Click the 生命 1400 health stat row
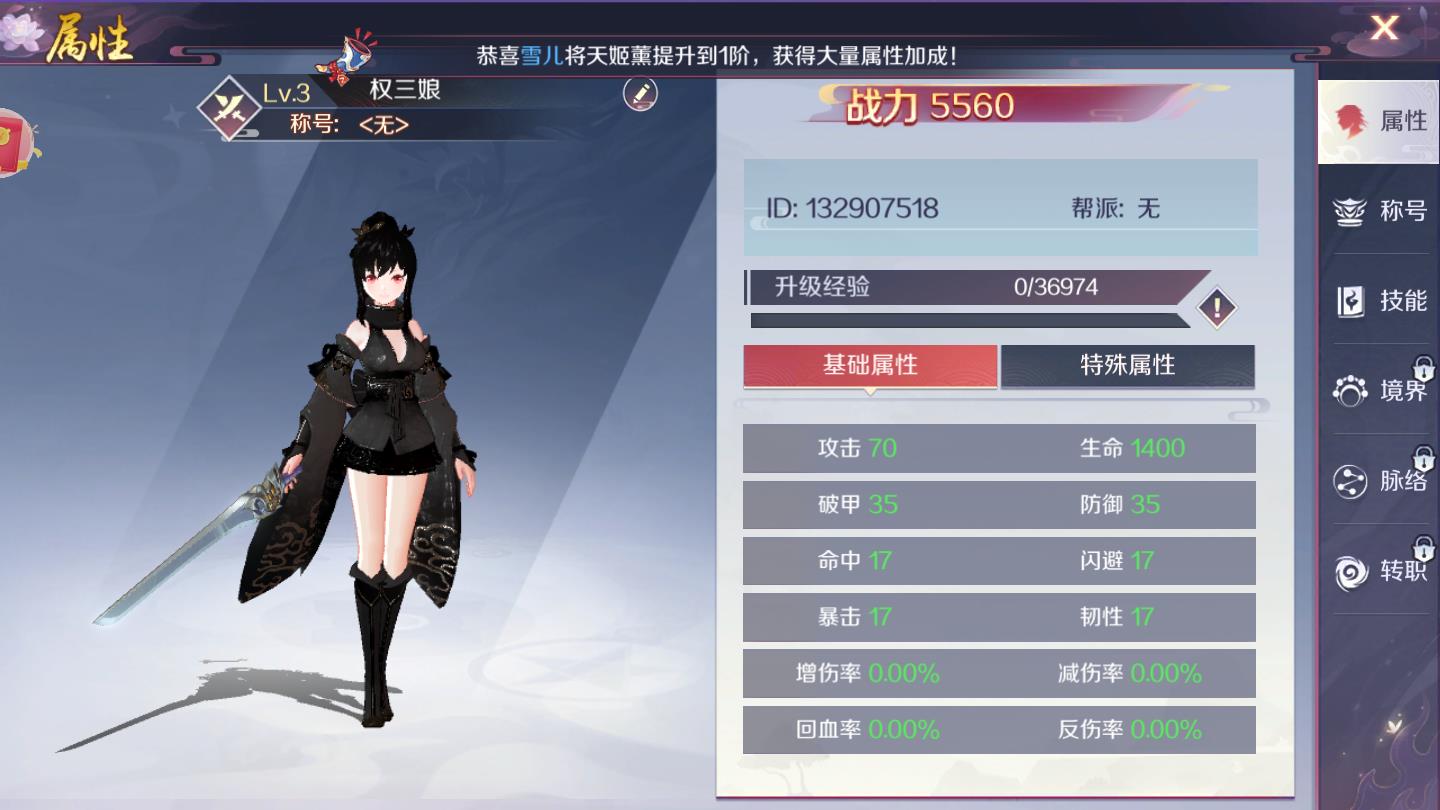The width and height of the screenshot is (1440, 810). coord(1128,449)
